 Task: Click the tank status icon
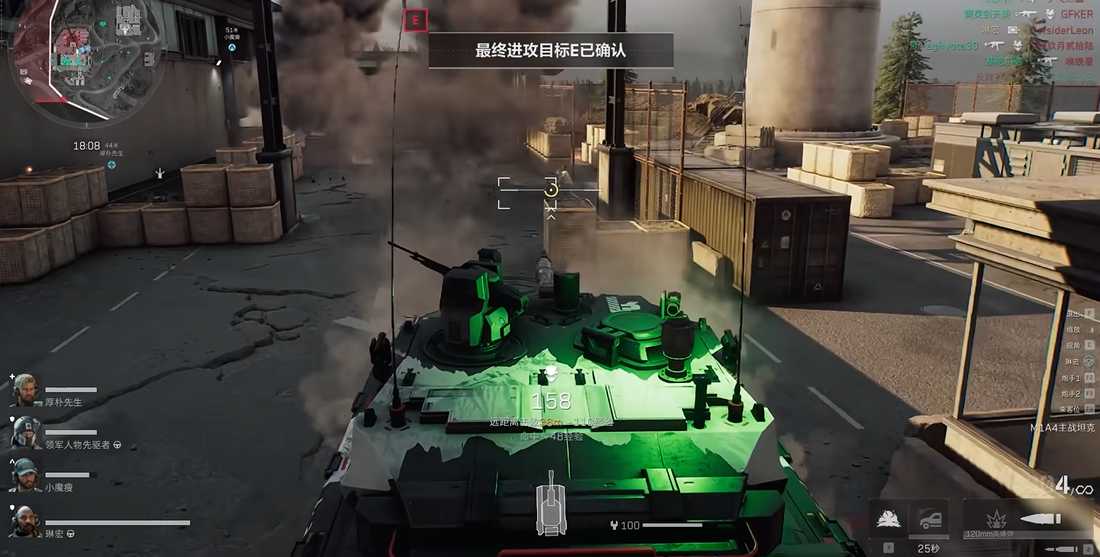551,506
